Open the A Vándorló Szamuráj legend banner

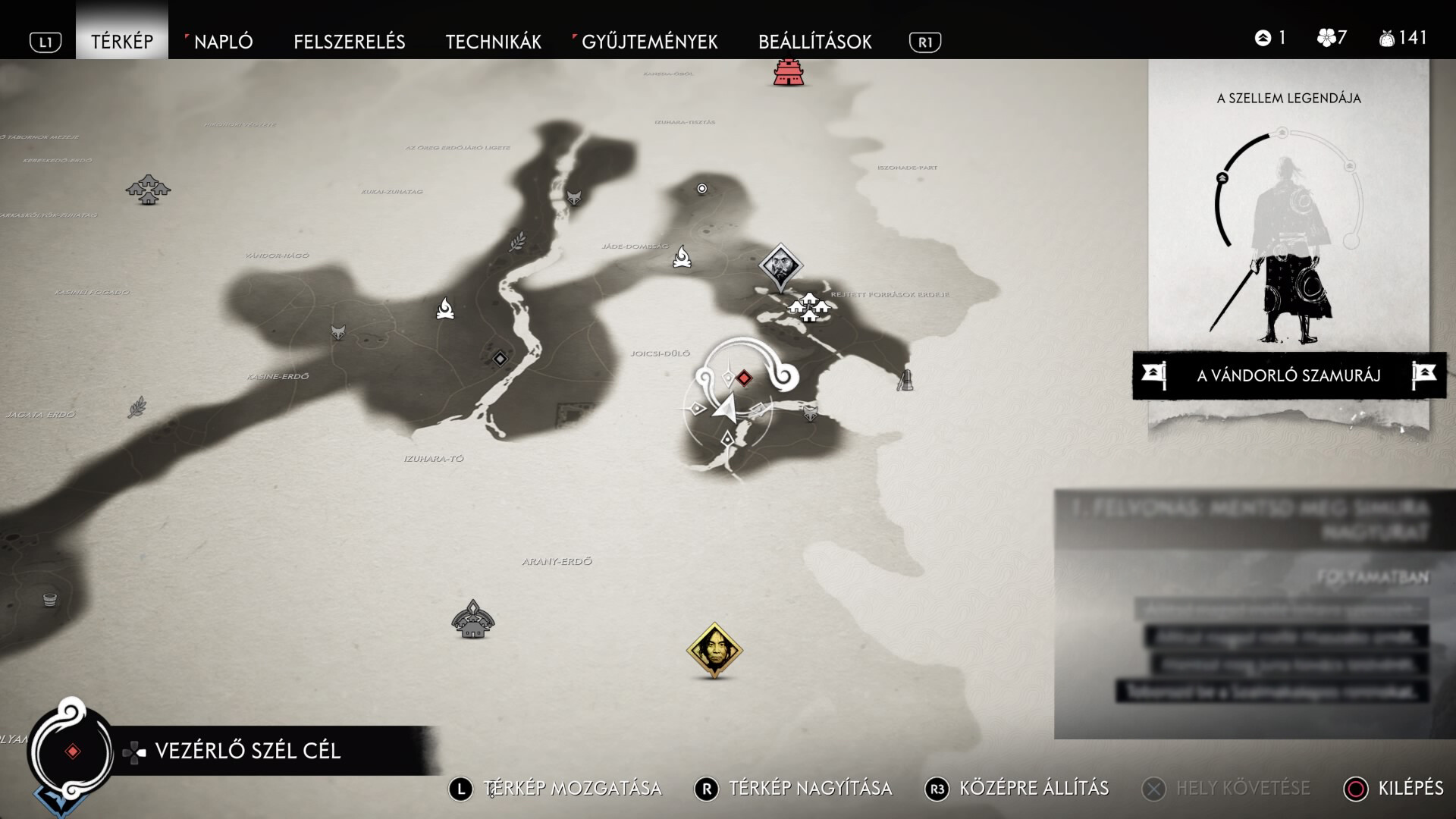pos(1288,375)
